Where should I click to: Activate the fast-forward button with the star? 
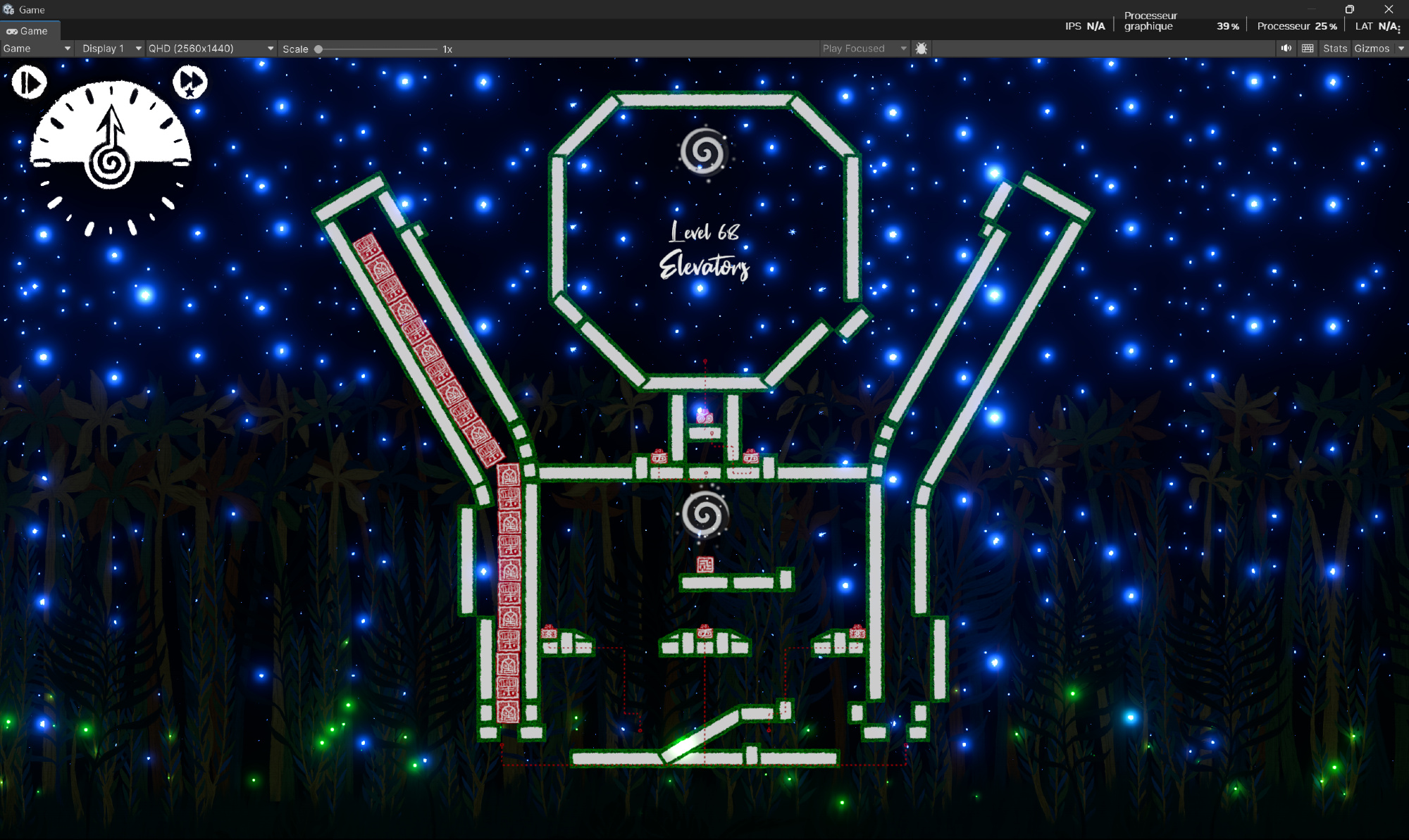tap(190, 82)
